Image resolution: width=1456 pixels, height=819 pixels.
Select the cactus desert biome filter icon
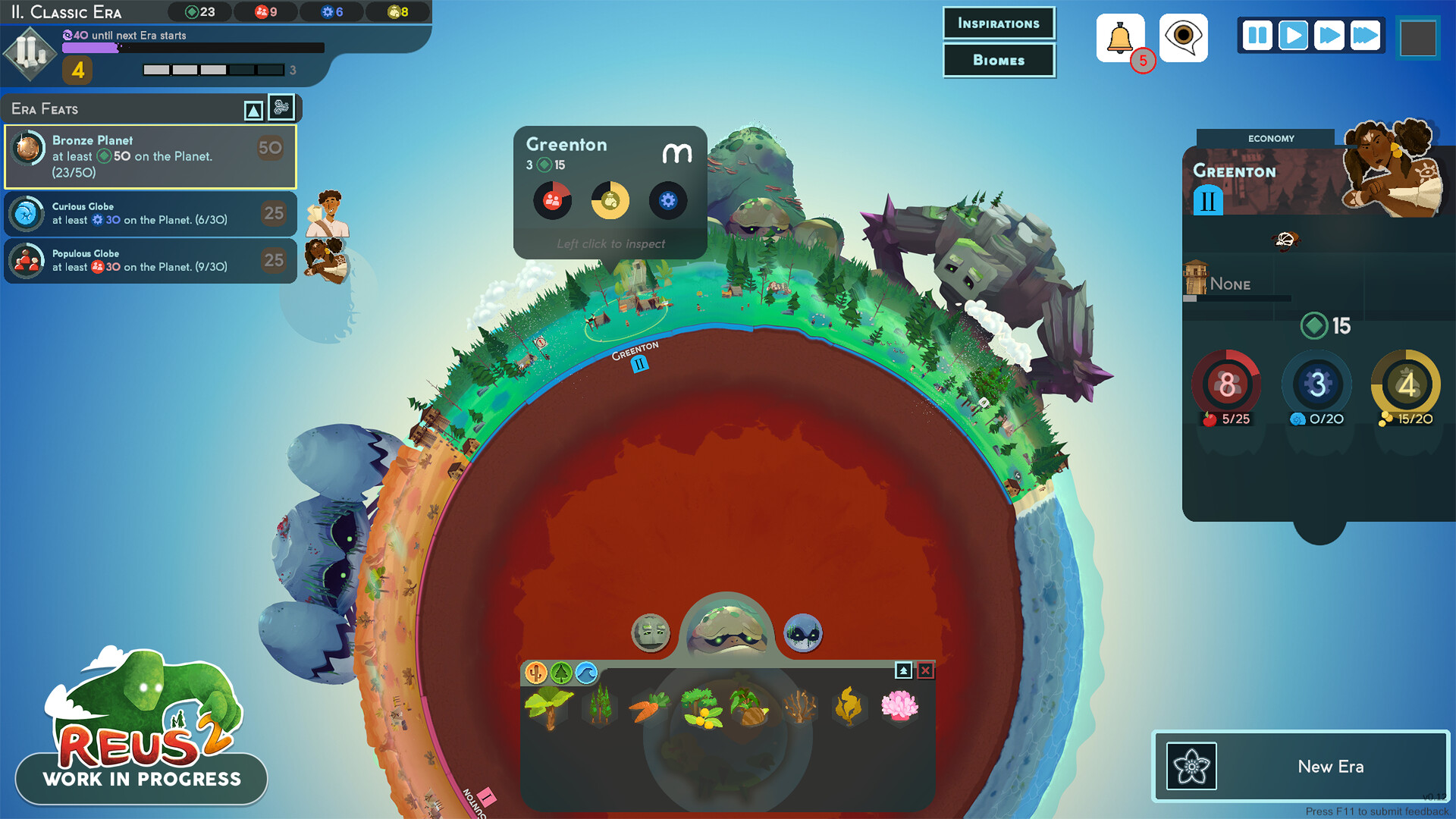click(536, 672)
